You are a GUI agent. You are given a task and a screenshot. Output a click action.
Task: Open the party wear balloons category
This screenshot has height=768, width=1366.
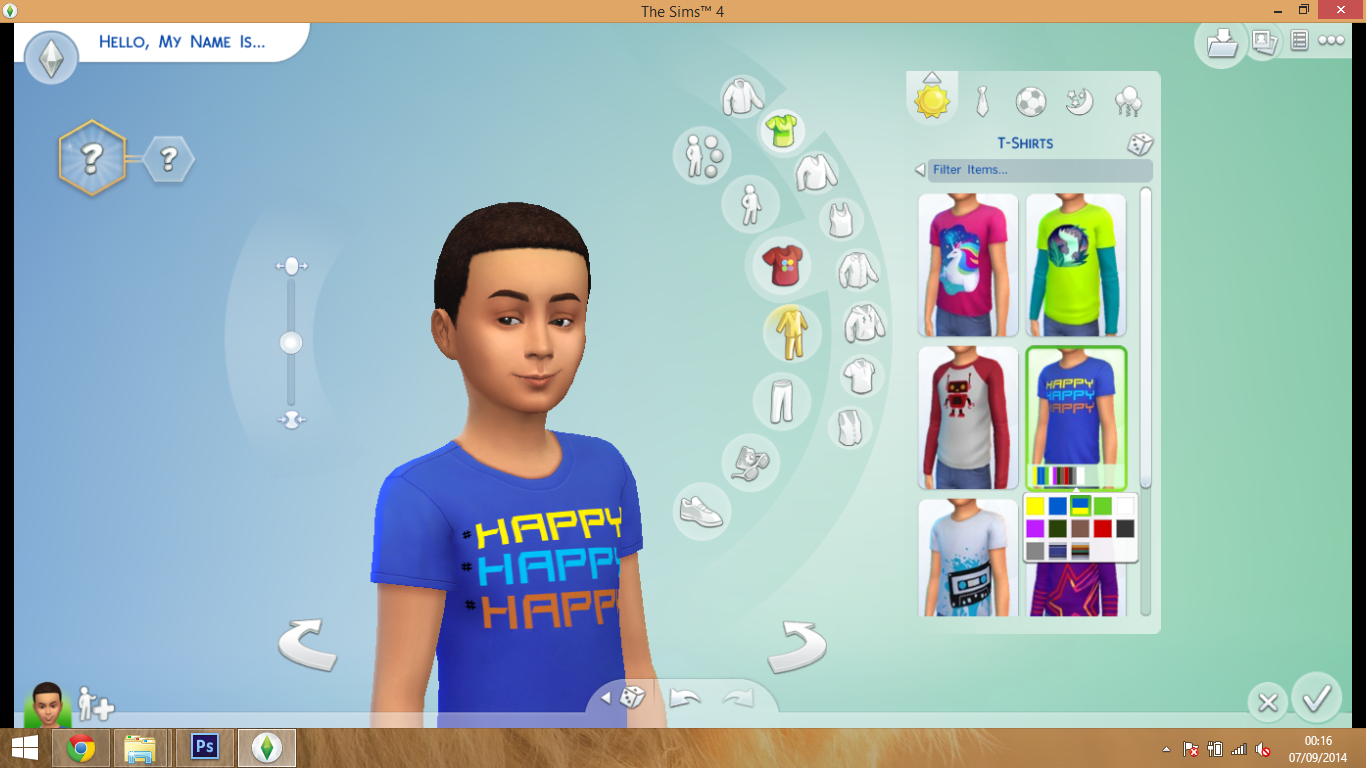(x=1128, y=100)
